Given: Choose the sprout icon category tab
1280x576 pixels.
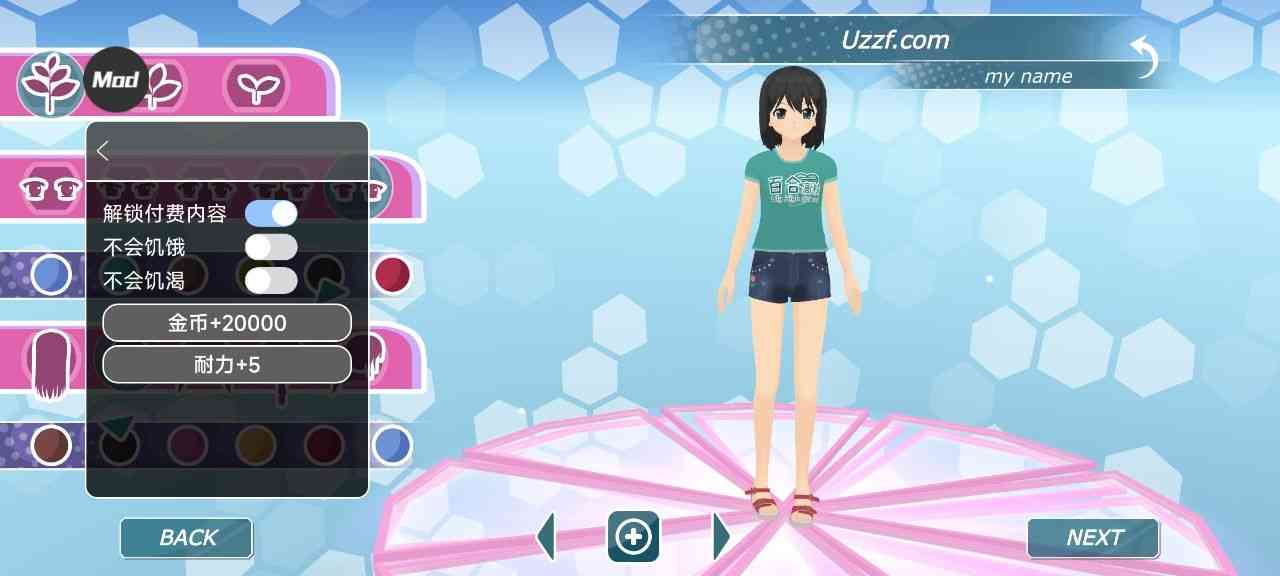Looking at the screenshot, I should click(255, 84).
